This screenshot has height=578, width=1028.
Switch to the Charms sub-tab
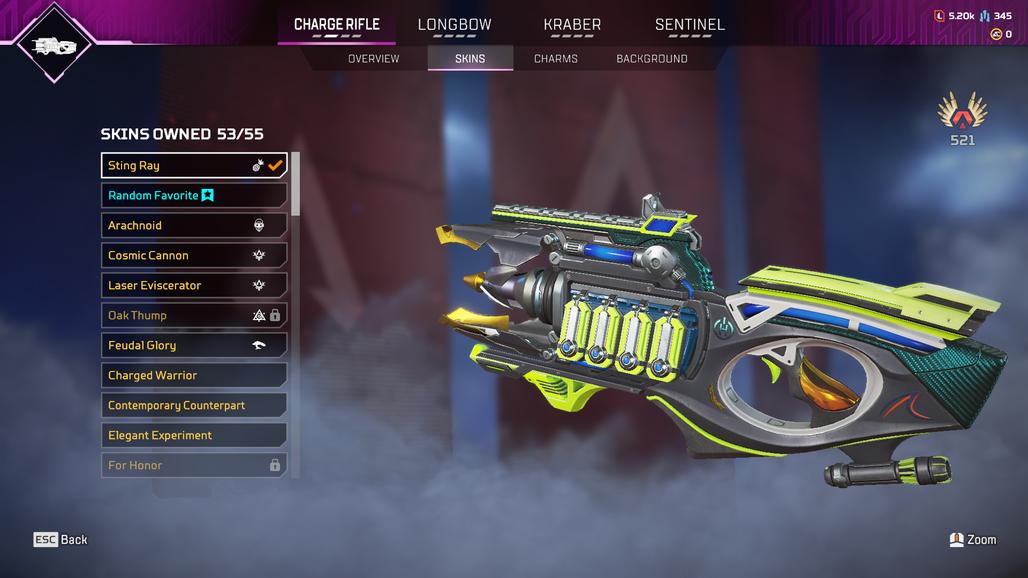[555, 59]
